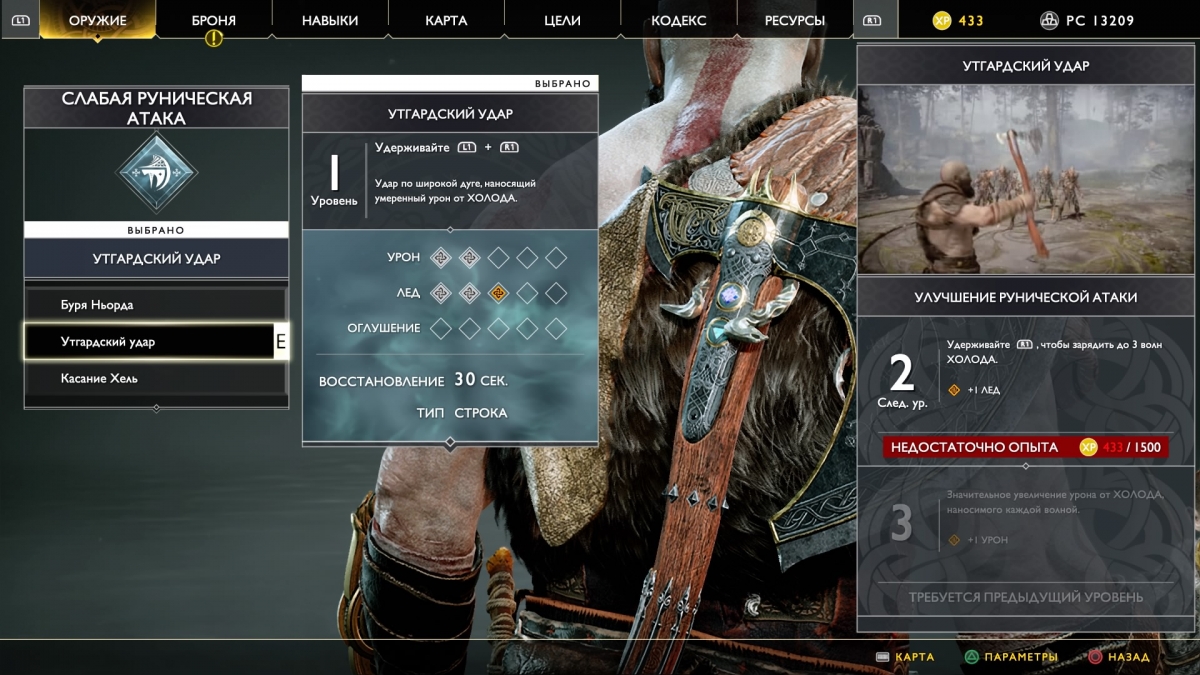
Task: Show the Цели tab
Action: (561, 20)
